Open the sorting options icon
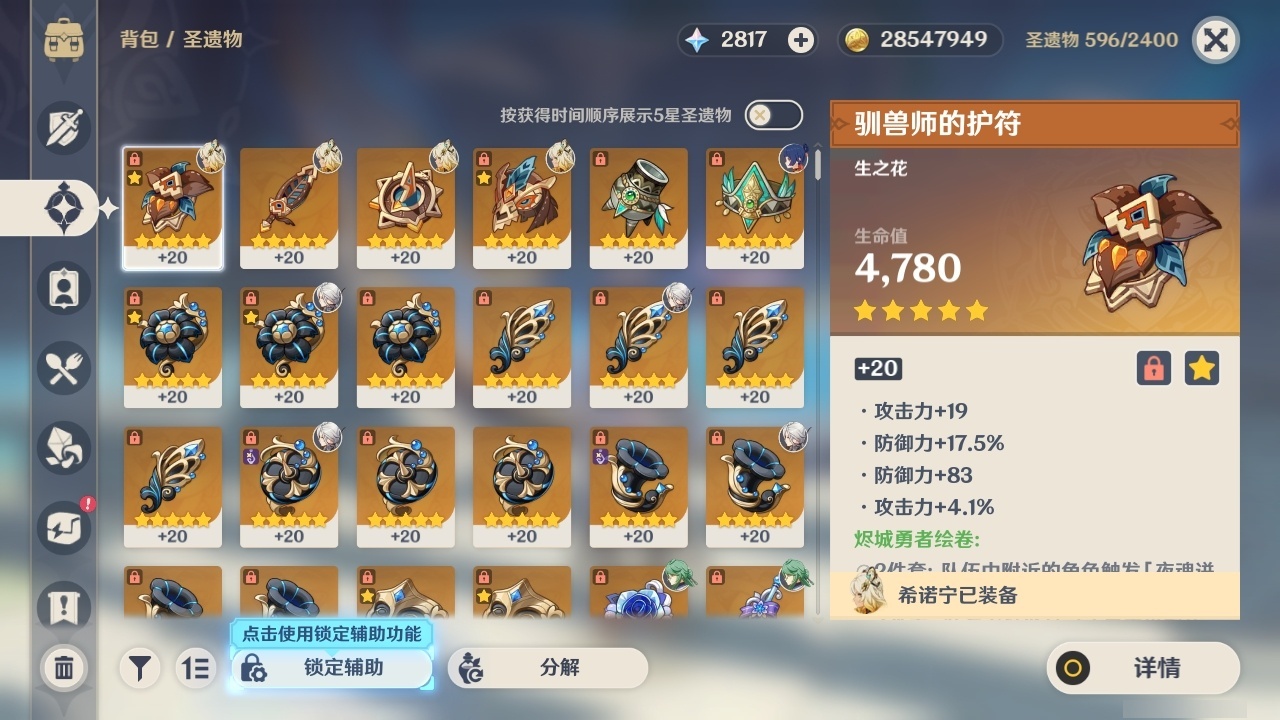 pyautogui.click(x=196, y=668)
